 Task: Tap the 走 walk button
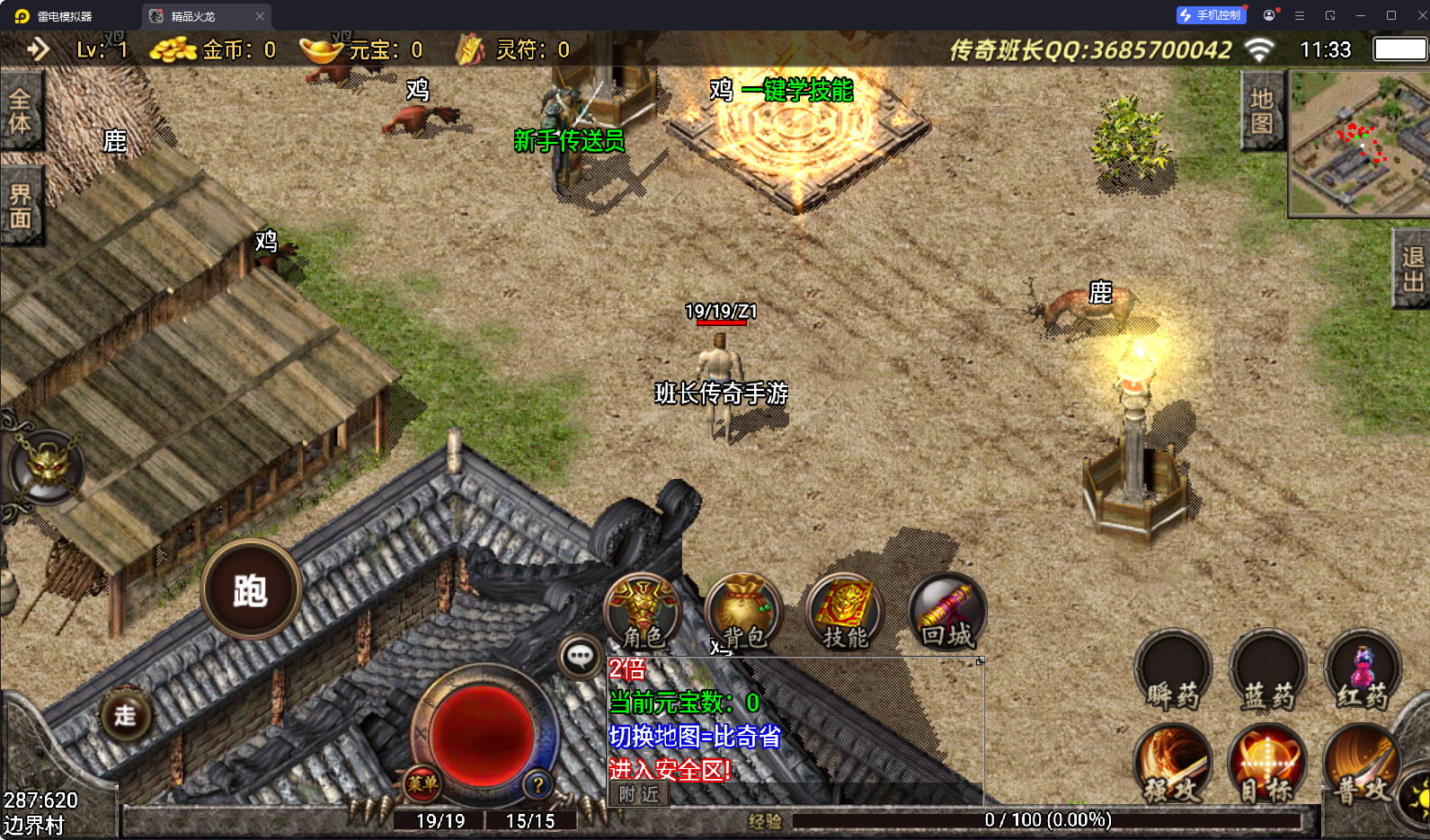pyautogui.click(x=125, y=715)
